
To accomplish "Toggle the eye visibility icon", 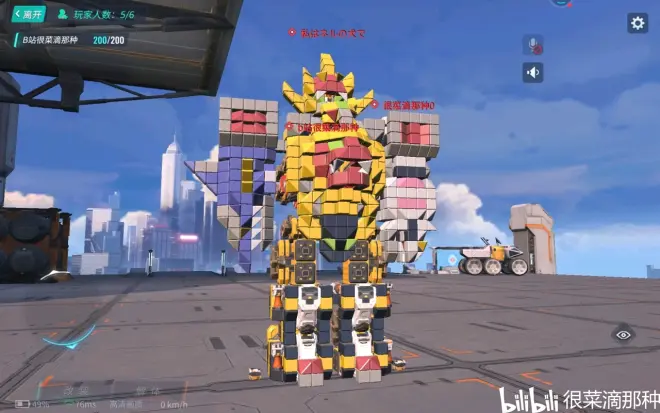I will (623, 335).
